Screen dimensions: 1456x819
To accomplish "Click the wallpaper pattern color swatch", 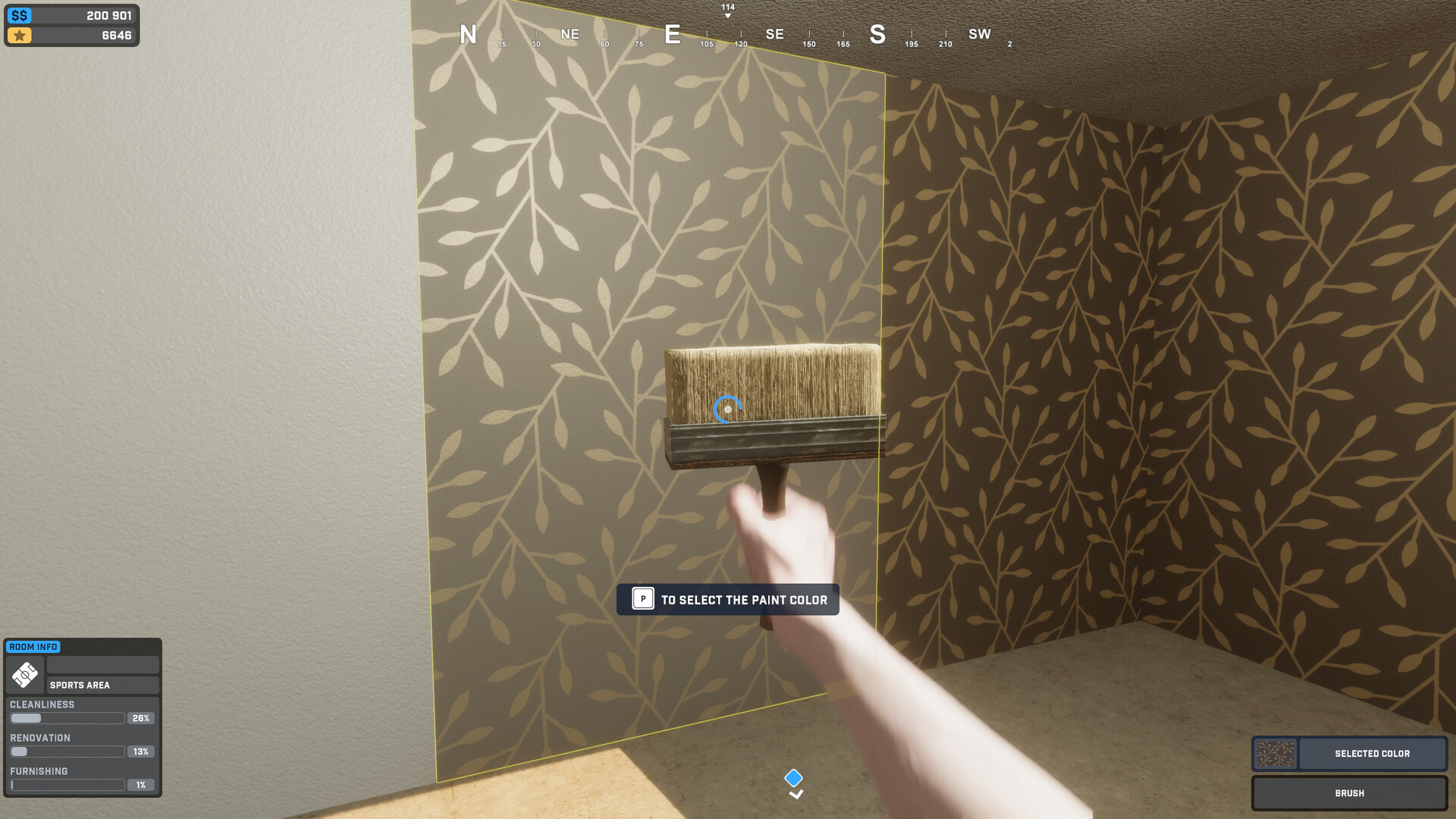I will point(1276,753).
